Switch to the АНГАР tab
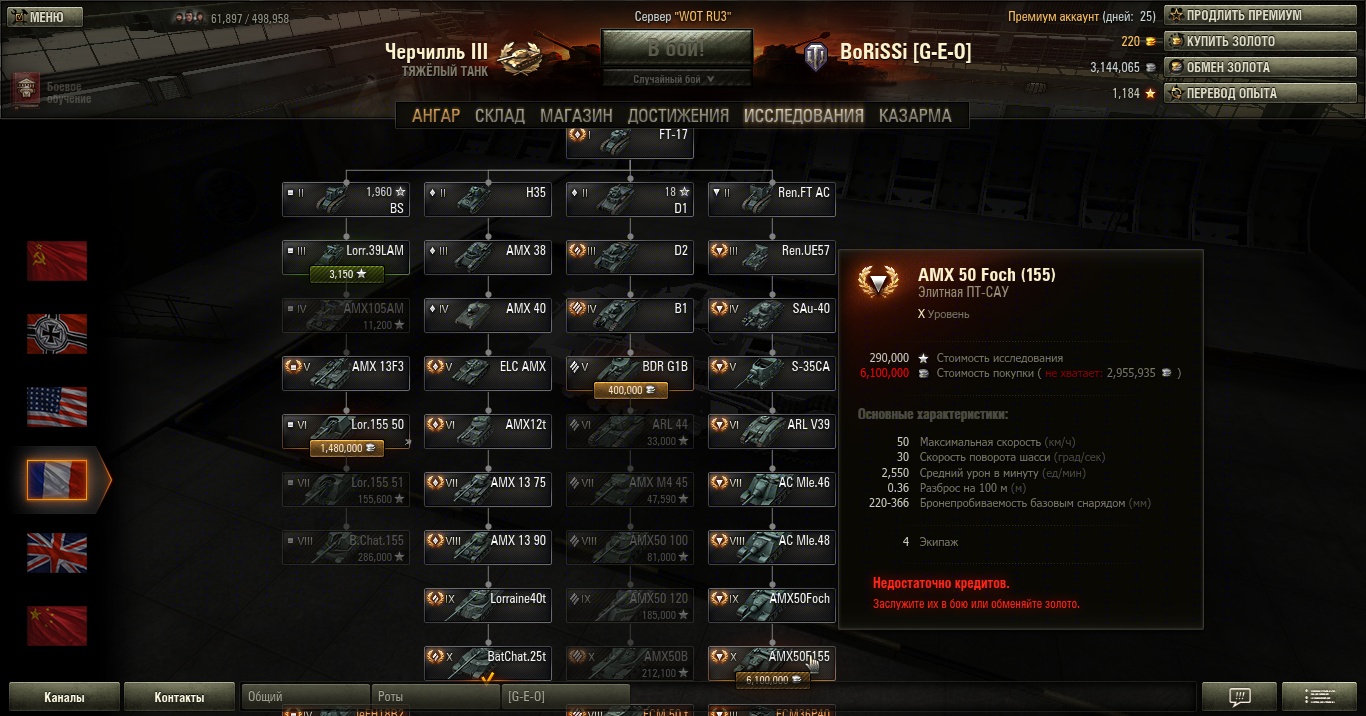 pyautogui.click(x=436, y=115)
